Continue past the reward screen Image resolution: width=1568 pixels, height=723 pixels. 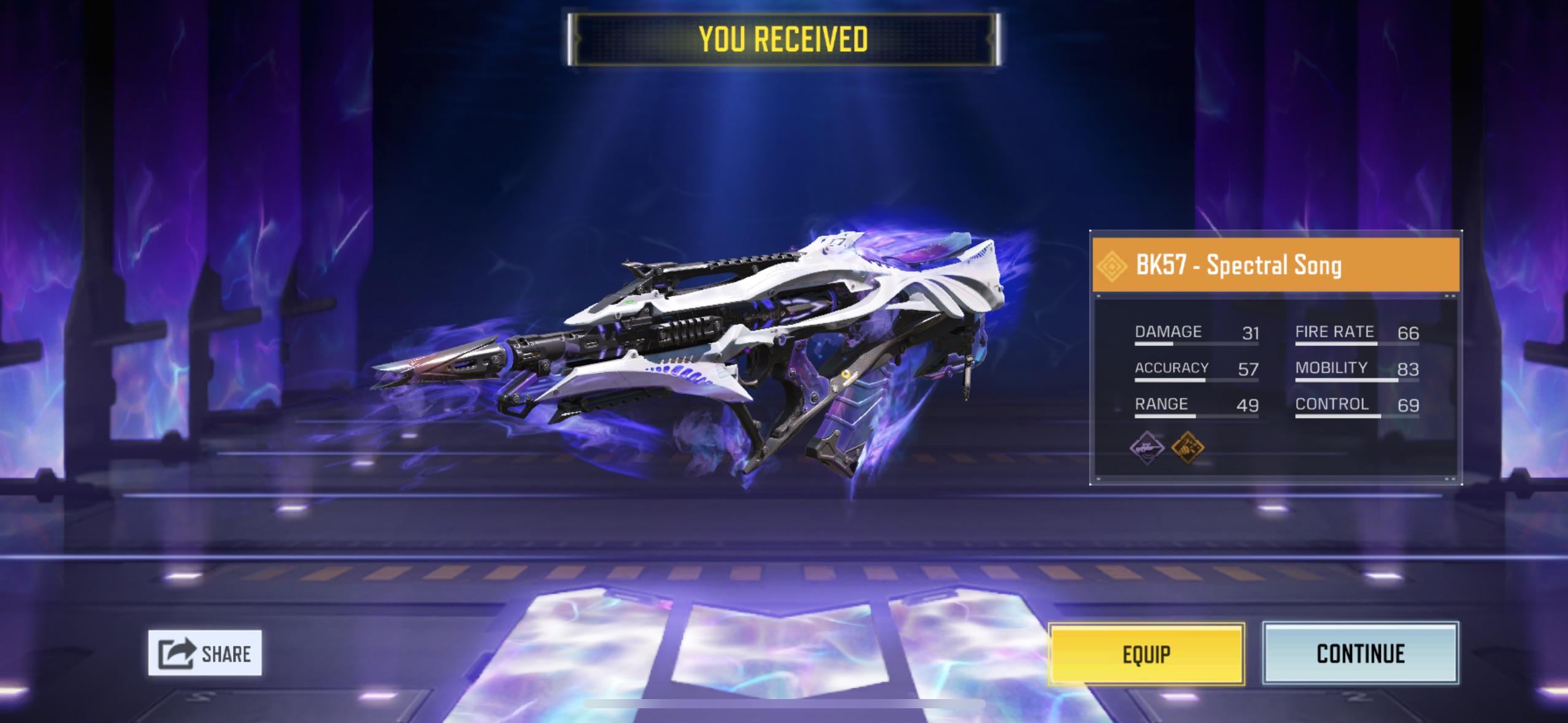(x=1360, y=654)
